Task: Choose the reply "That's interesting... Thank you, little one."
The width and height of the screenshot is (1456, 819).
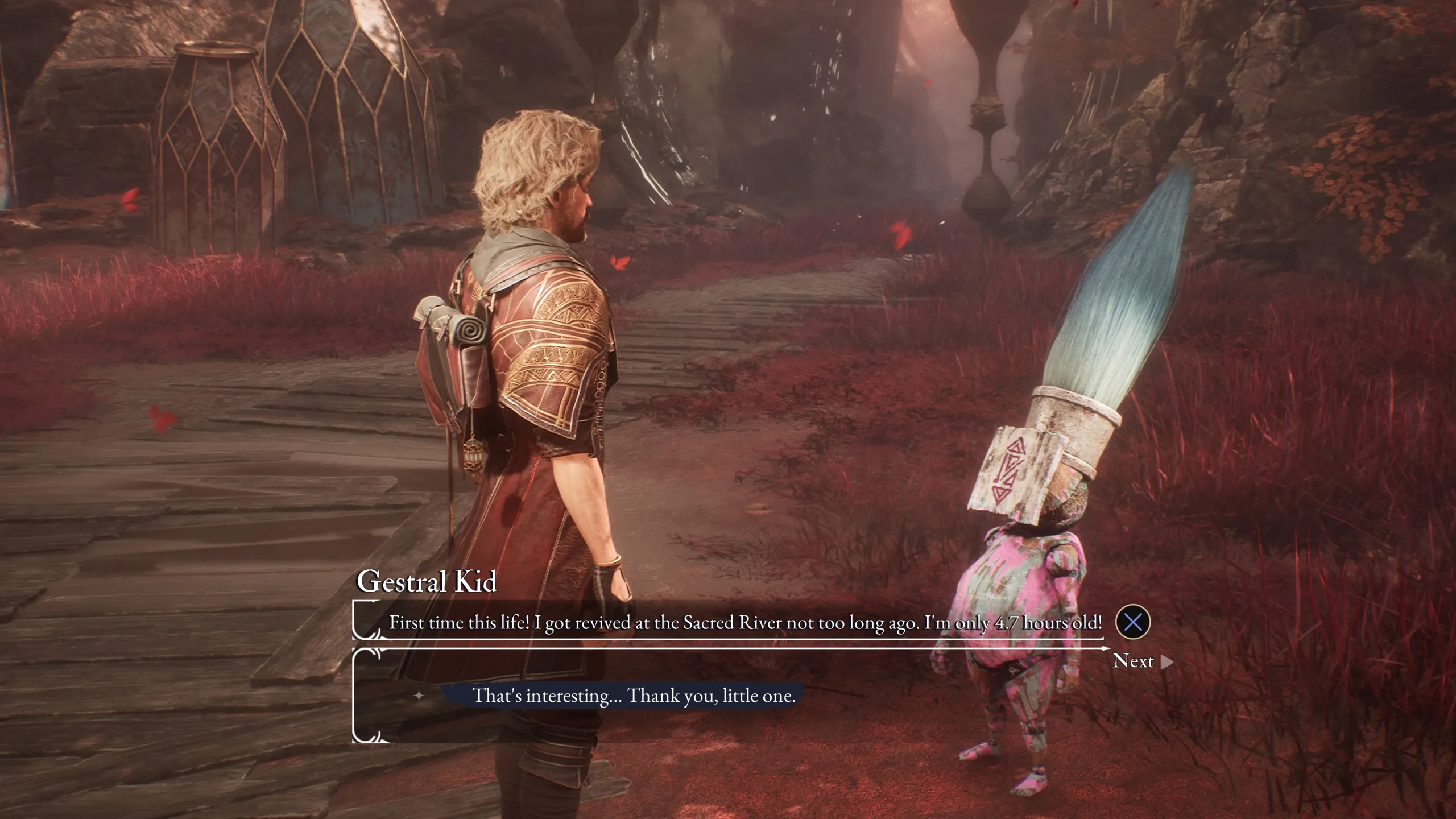Action: pos(634,696)
